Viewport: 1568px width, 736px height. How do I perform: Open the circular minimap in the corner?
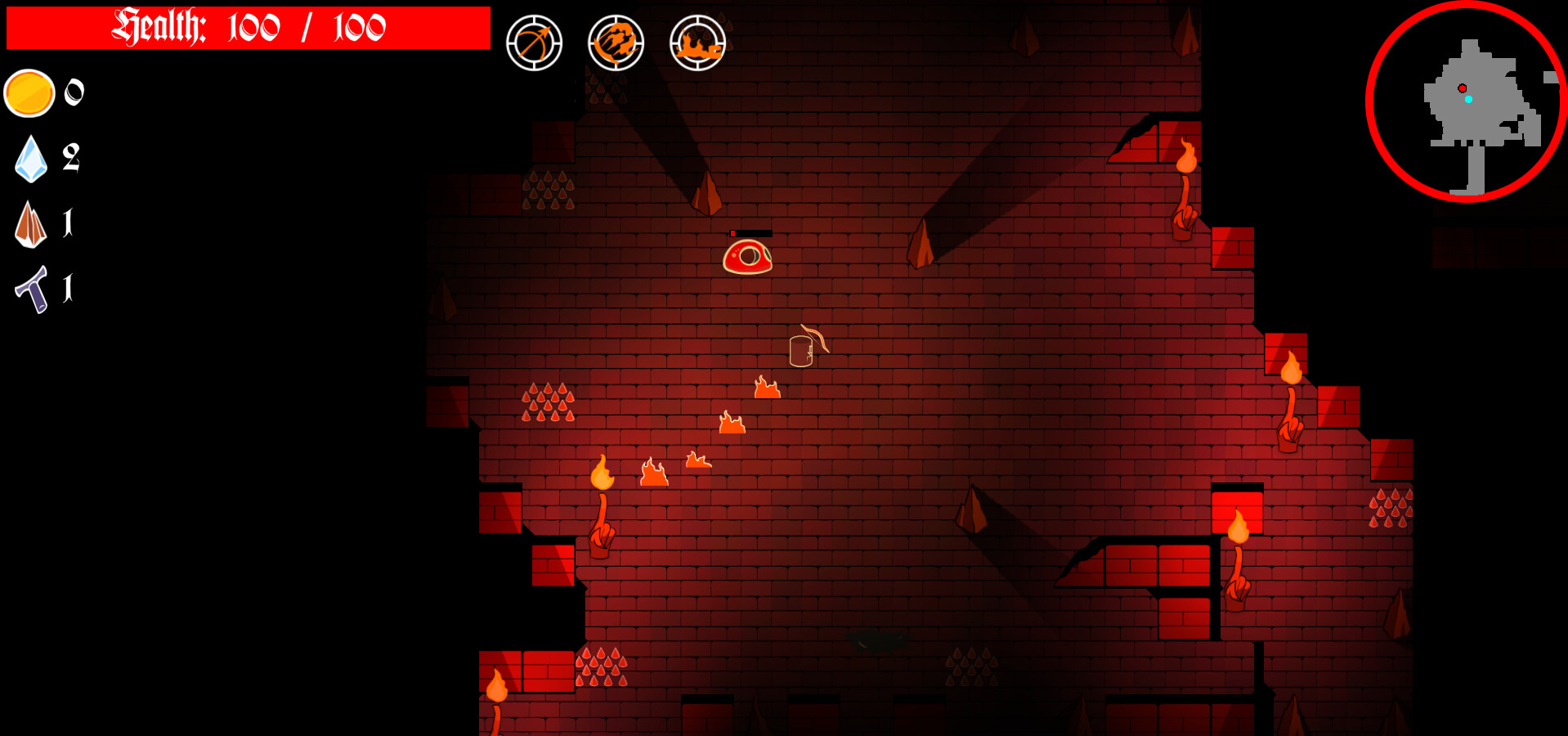coord(1467,102)
